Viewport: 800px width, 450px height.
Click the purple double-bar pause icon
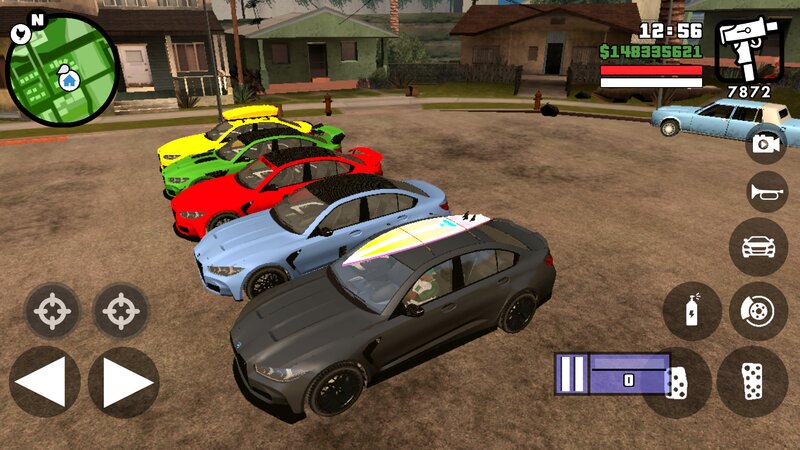(x=570, y=373)
